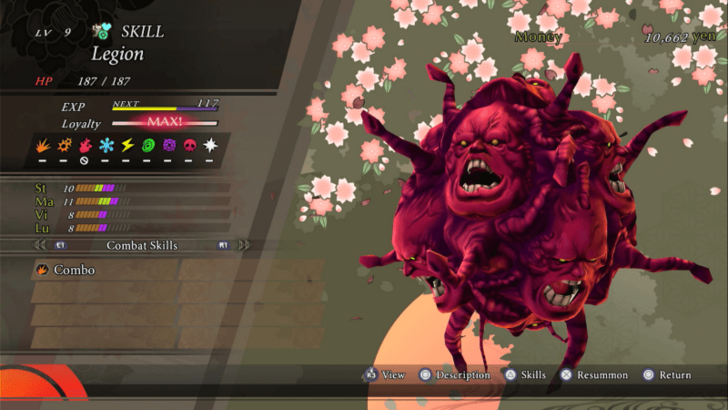The width and height of the screenshot is (728, 410).
Task: Open the Skills option in the bottom bar
Action: pos(525,375)
